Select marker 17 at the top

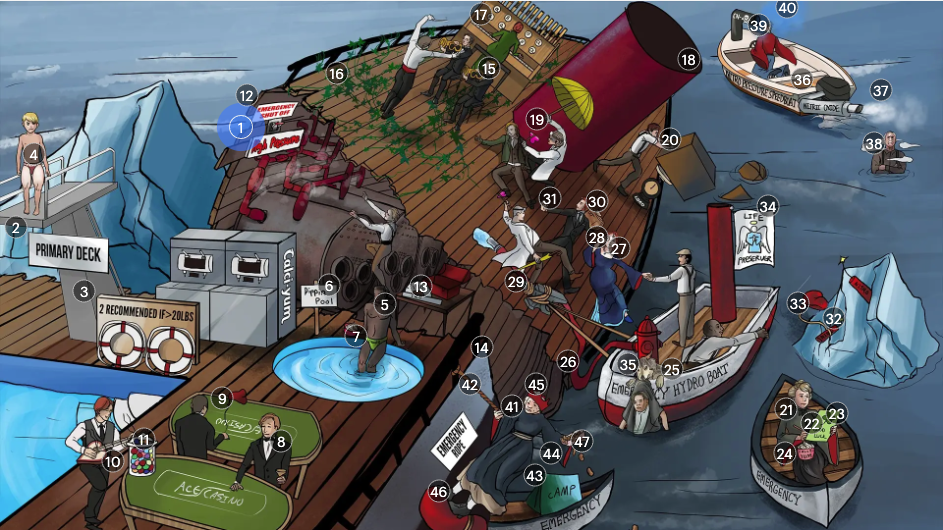[481, 15]
